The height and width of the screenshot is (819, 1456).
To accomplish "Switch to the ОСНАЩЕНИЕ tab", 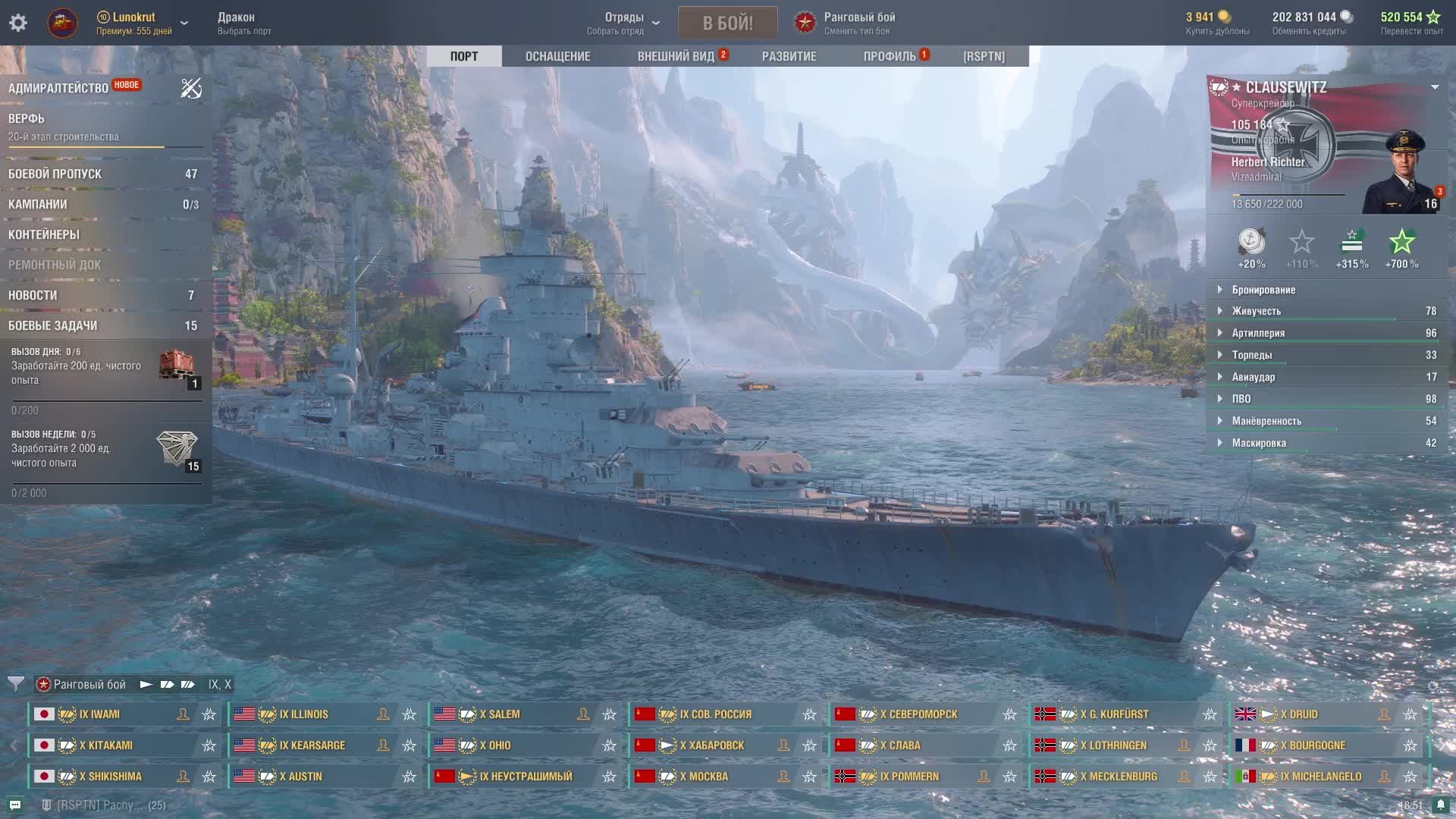I will (x=557, y=56).
